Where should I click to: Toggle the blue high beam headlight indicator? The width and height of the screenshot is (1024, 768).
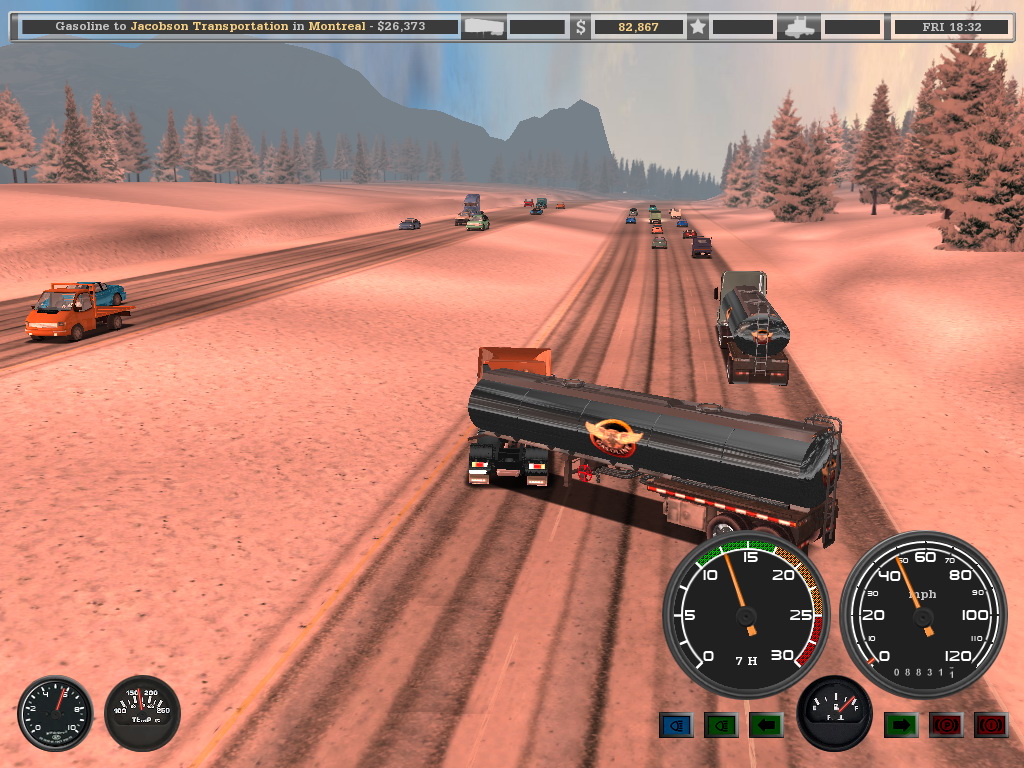pos(676,725)
